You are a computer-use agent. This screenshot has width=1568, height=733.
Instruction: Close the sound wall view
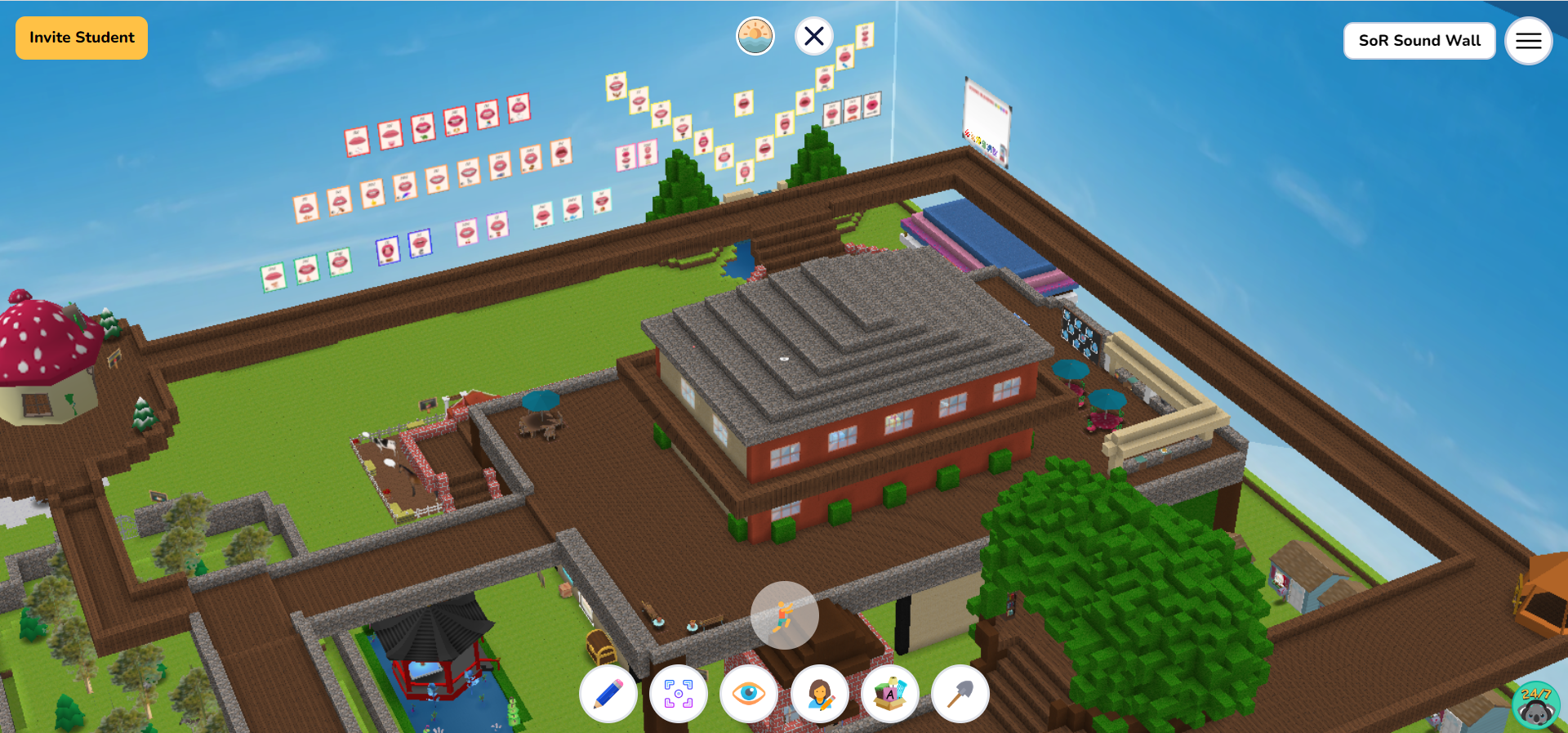(x=813, y=36)
